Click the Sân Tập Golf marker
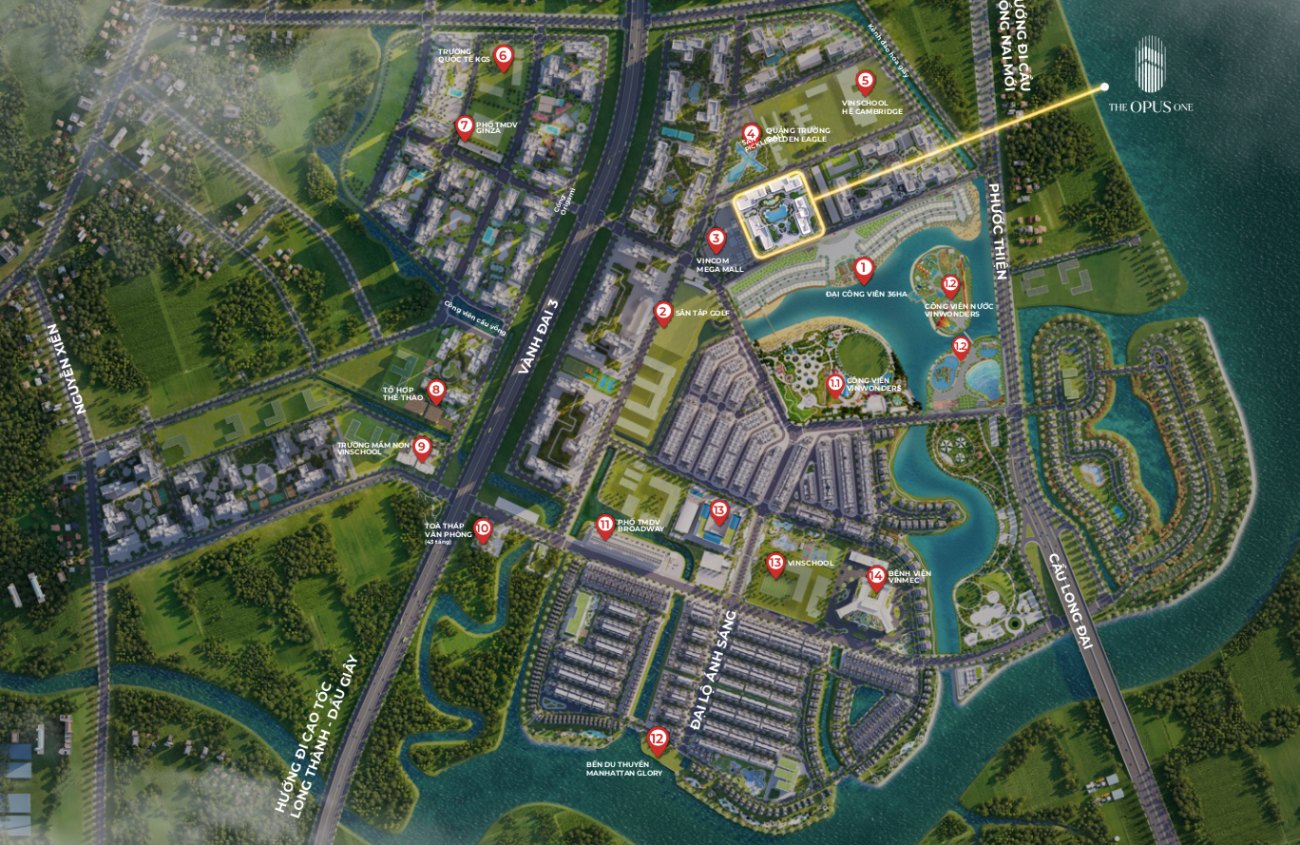1300x845 pixels. coord(662,314)
